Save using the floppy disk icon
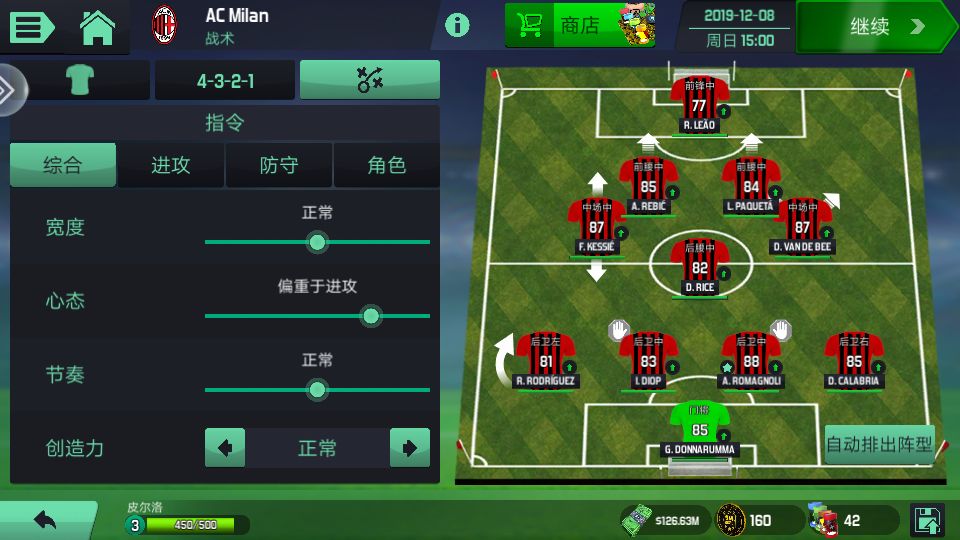The image size is (960, 540). click(x=928, y=520)
